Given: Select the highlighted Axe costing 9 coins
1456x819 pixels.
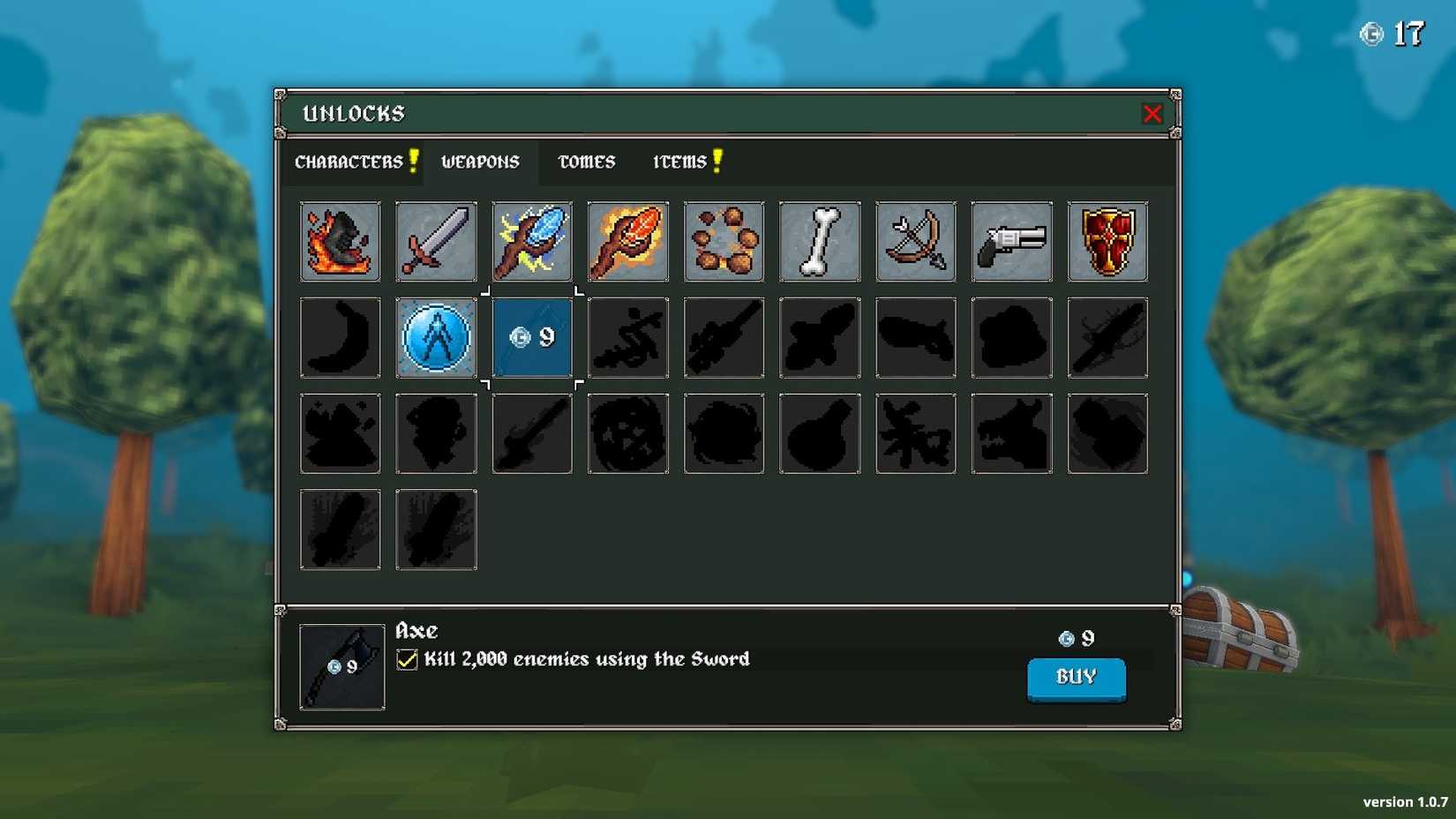Looking at the screenshot, I should click(531, 337).
